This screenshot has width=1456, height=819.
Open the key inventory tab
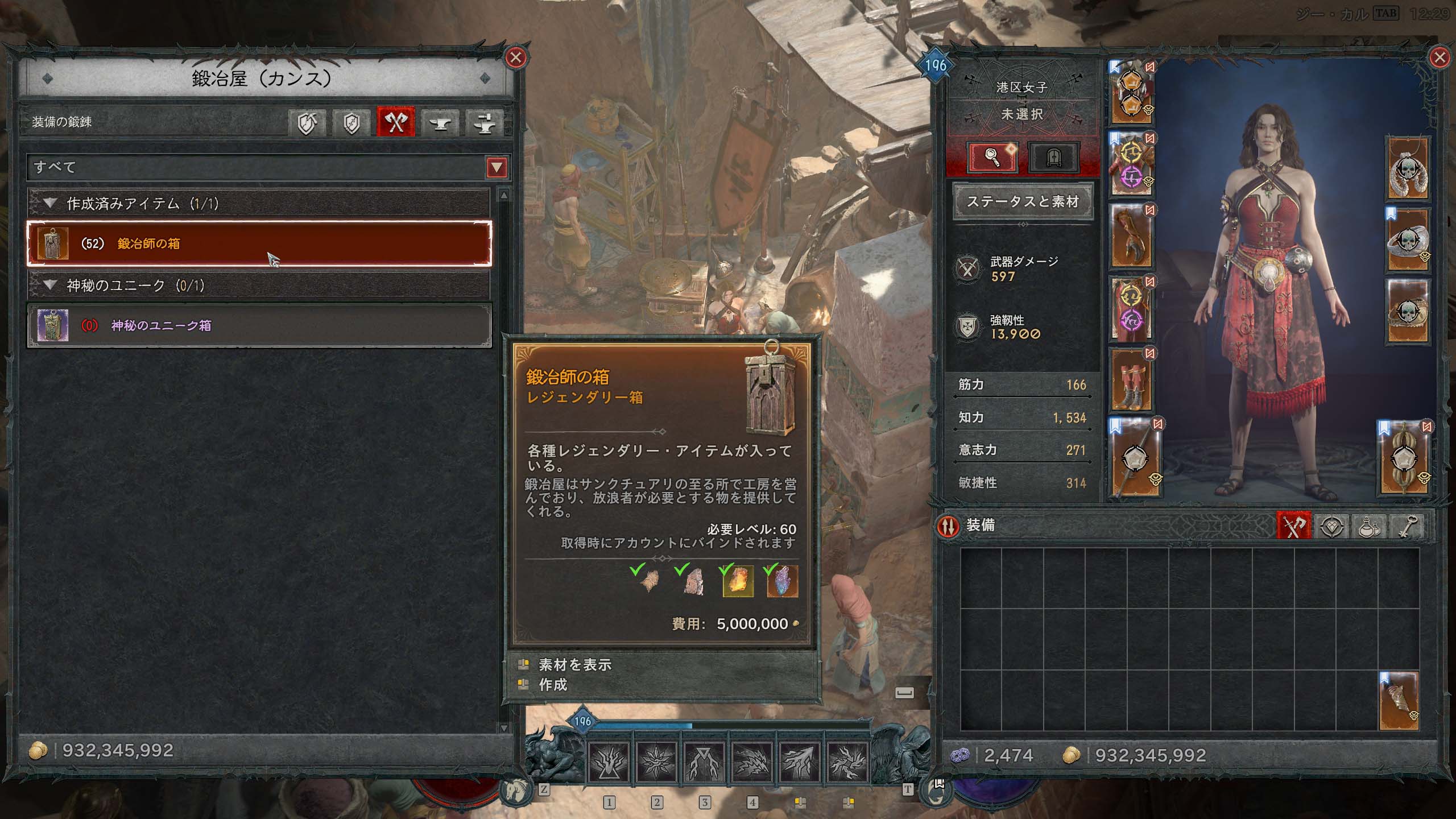[x=1407, y=526]
